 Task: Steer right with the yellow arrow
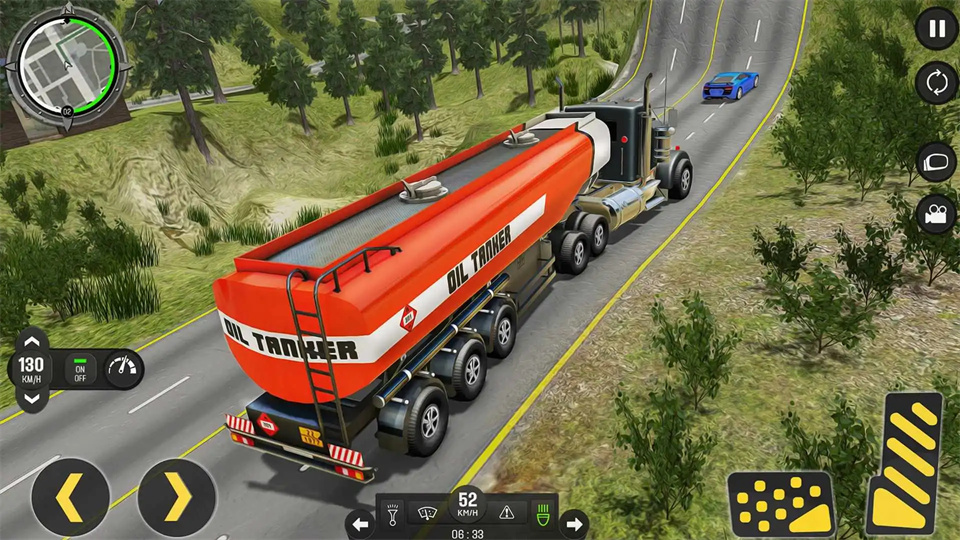177,498
